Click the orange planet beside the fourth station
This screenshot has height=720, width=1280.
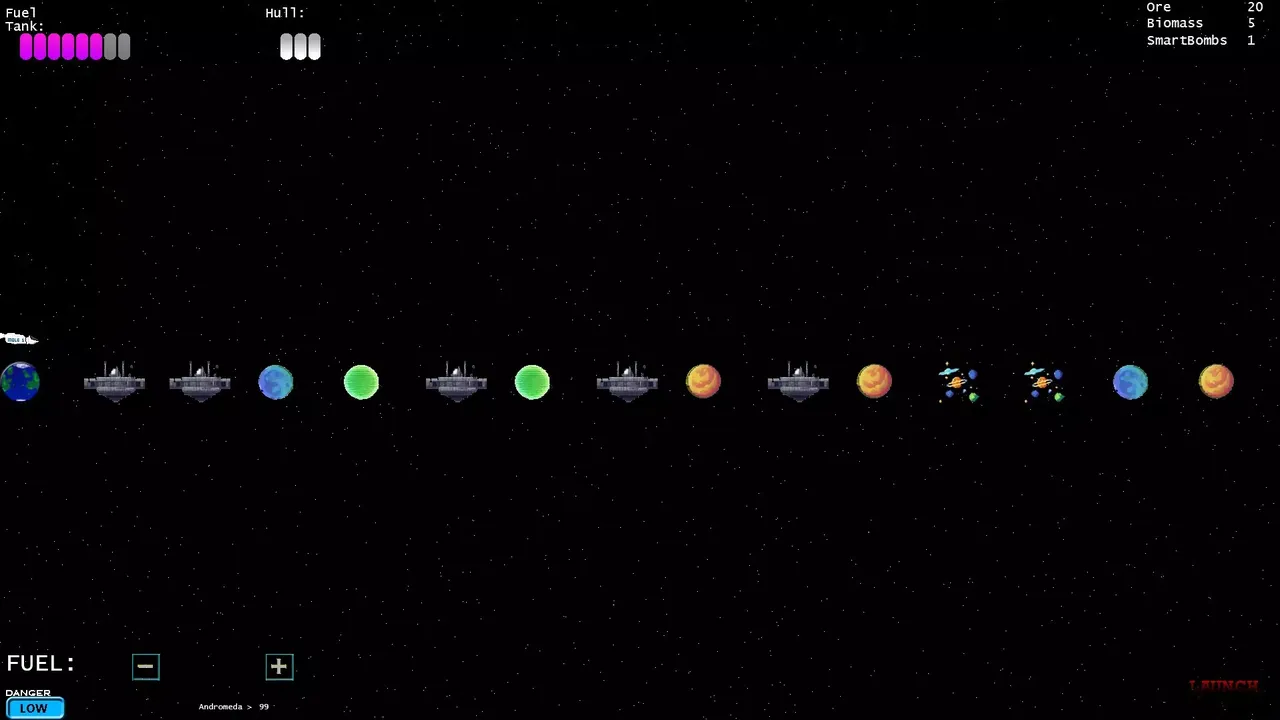(x=703, y=380)
